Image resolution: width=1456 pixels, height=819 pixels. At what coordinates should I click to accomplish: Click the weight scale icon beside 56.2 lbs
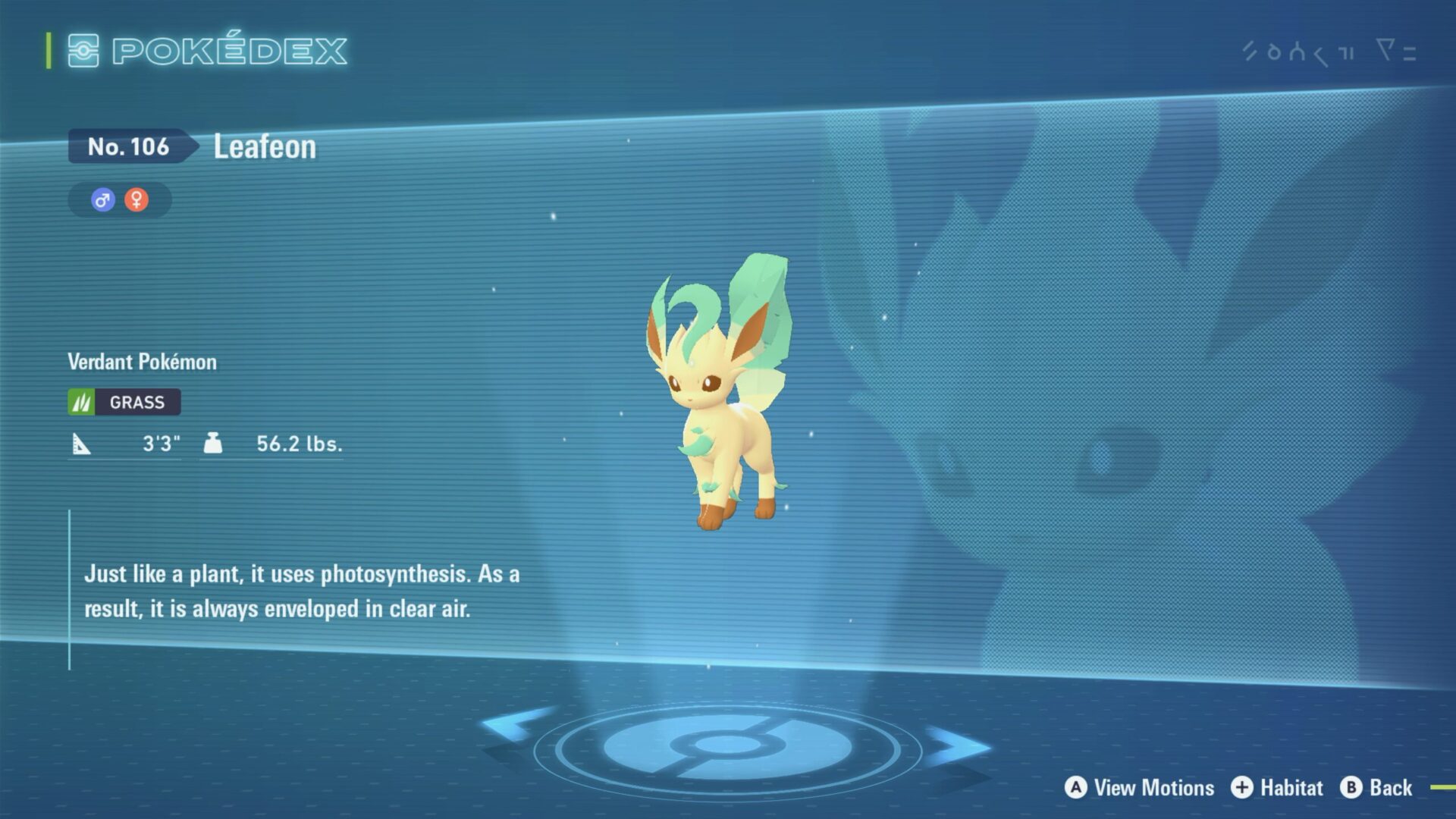coord(213,443)
